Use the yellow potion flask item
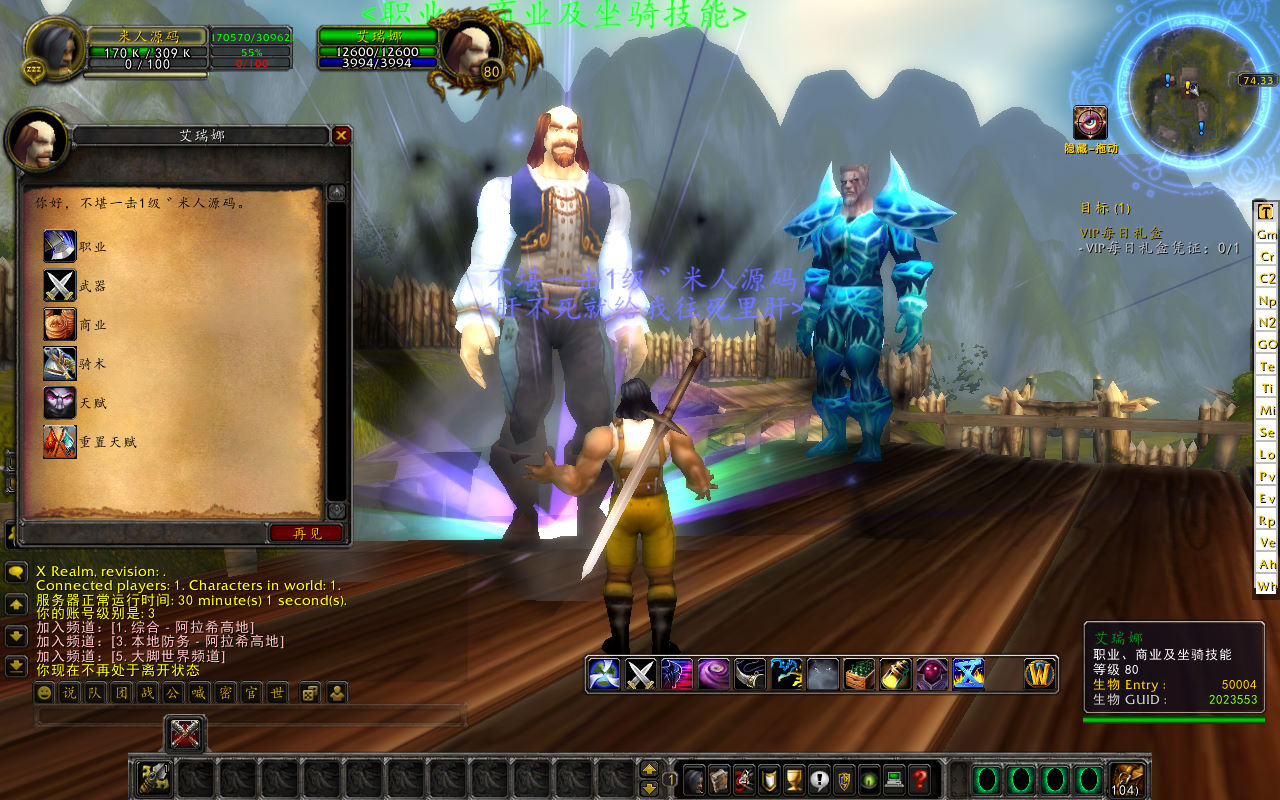This screenshot has width=1280, height=800. click(x=896, y=674)
